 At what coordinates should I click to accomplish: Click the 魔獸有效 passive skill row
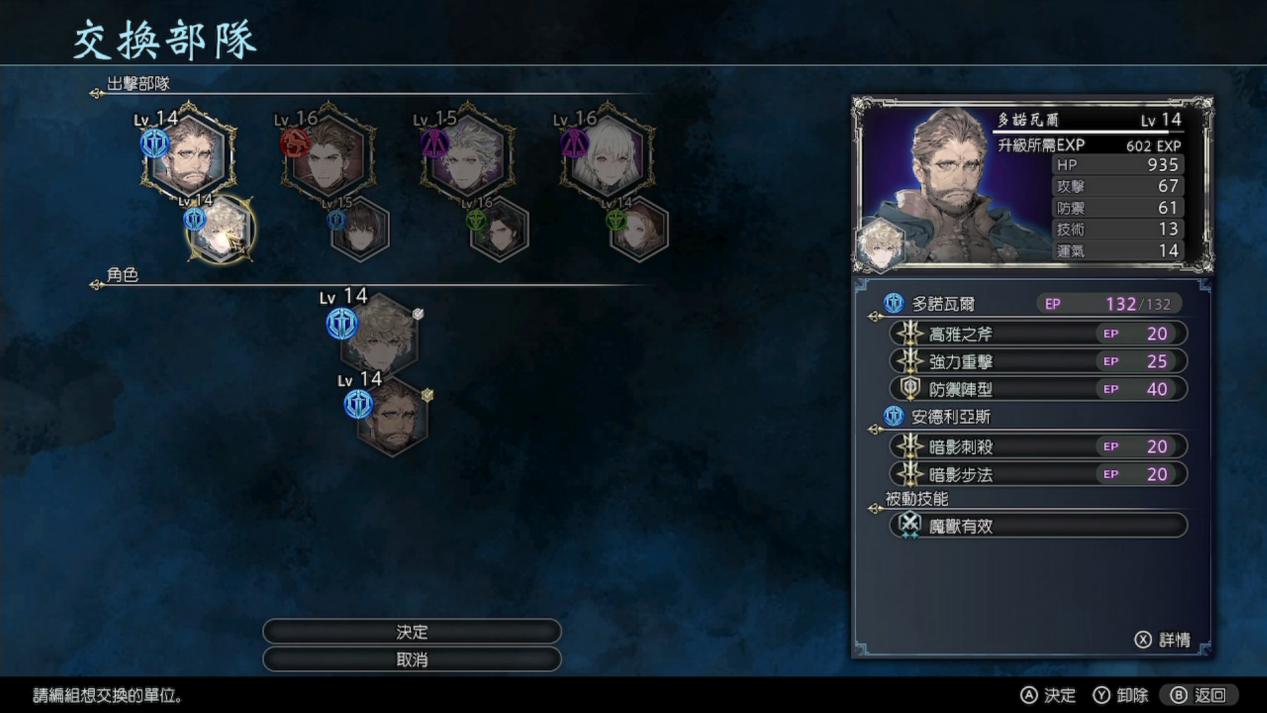(x=1037, y=525)
